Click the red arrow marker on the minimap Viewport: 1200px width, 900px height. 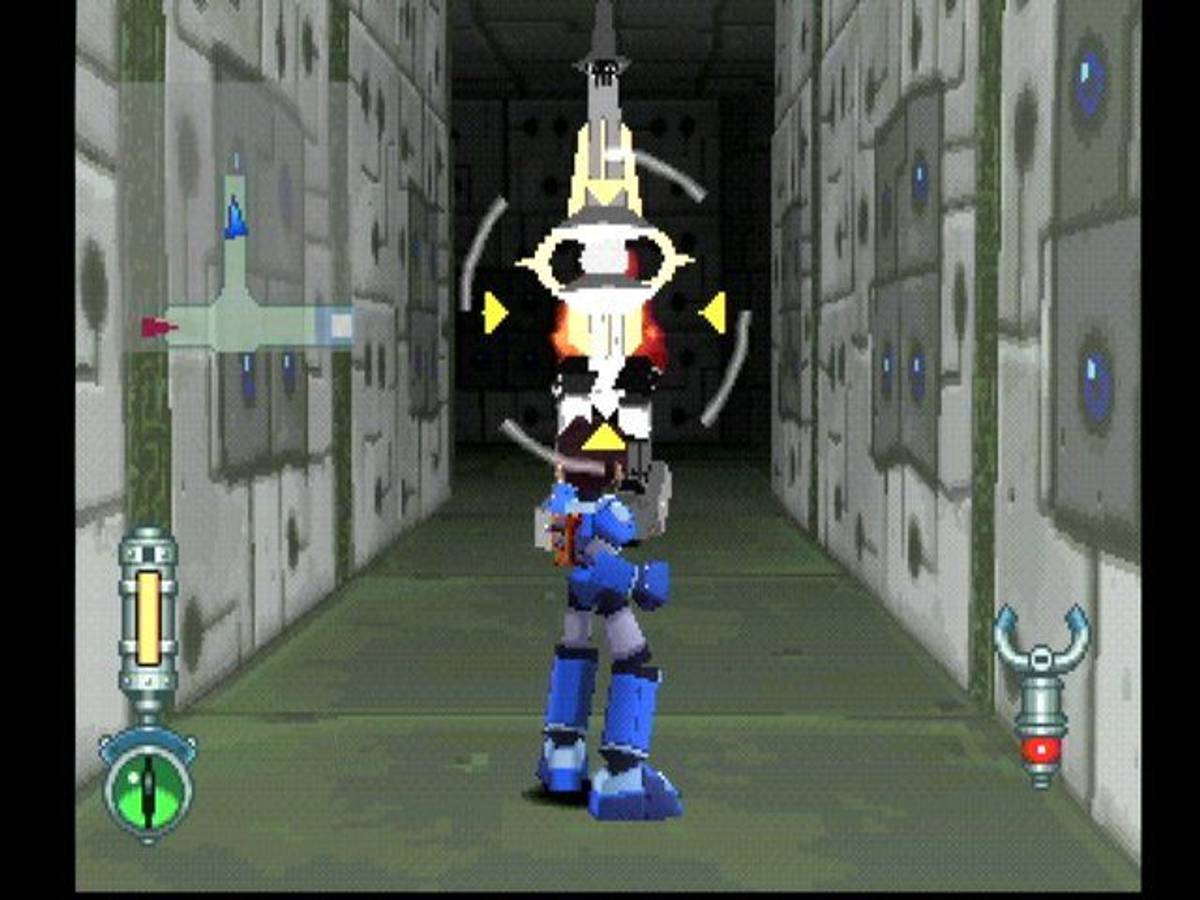point(157,327)
